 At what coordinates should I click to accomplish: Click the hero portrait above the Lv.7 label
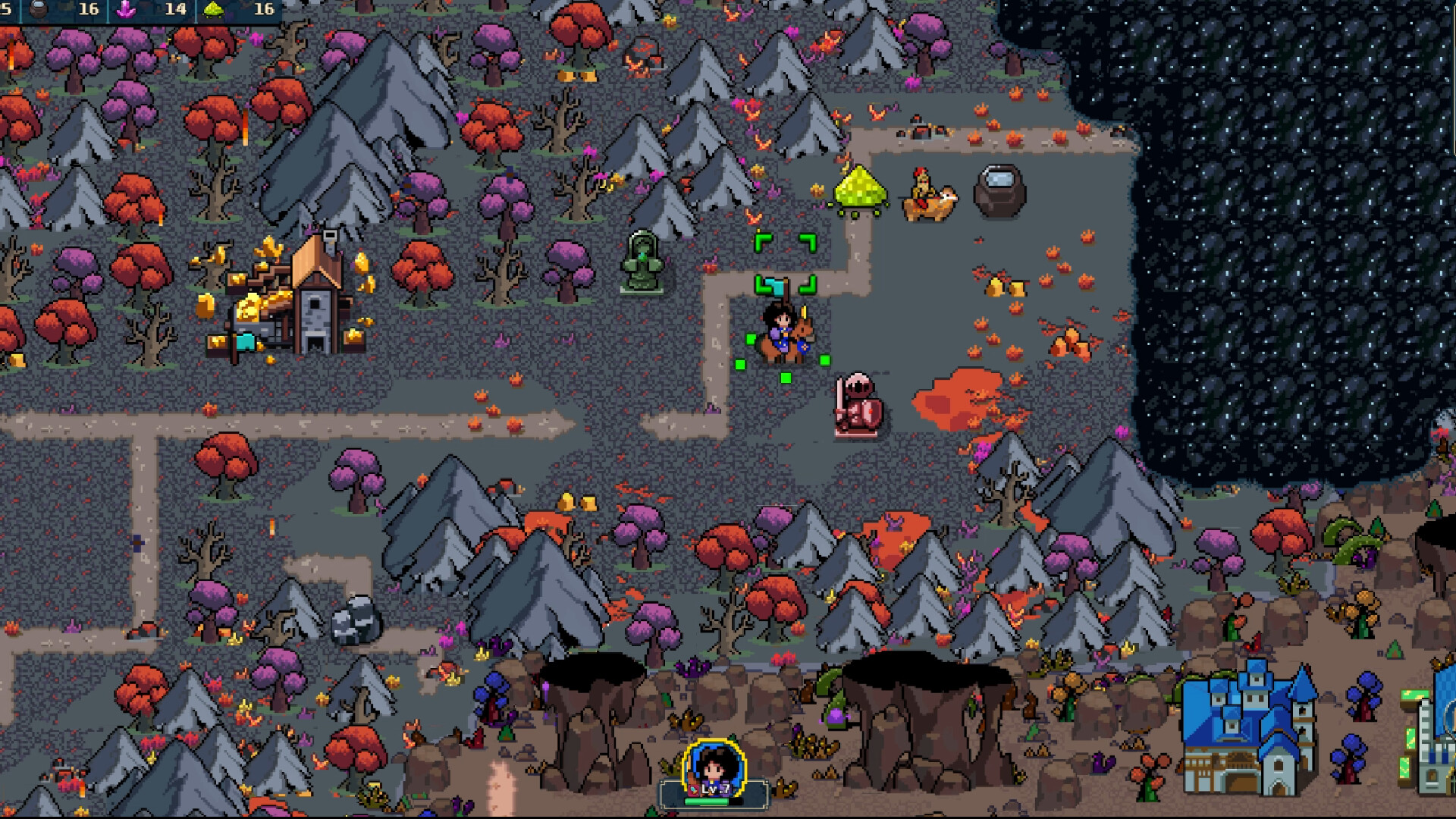[x=713, y=766]
